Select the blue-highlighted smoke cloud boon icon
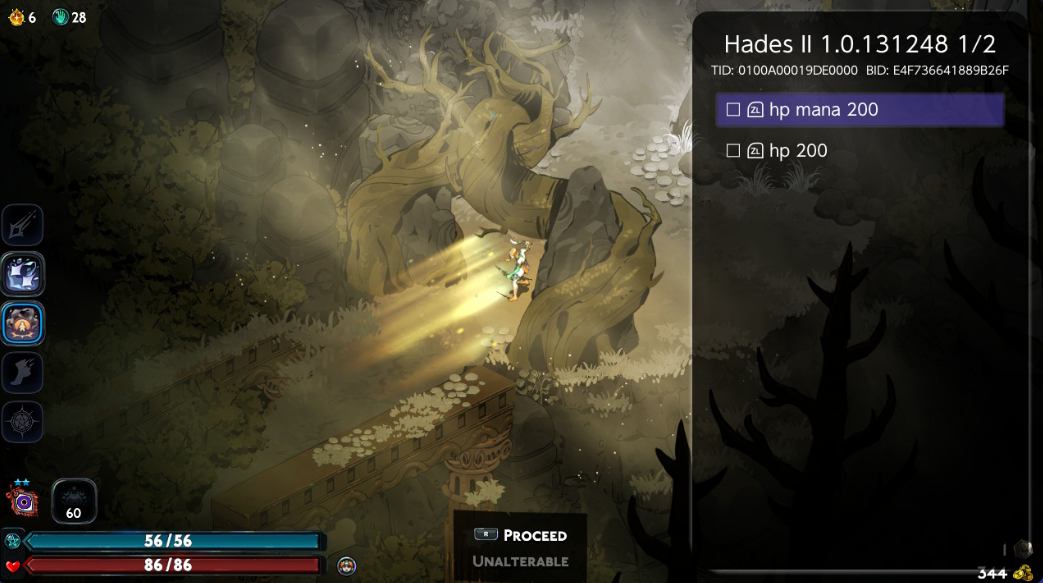 22,323
